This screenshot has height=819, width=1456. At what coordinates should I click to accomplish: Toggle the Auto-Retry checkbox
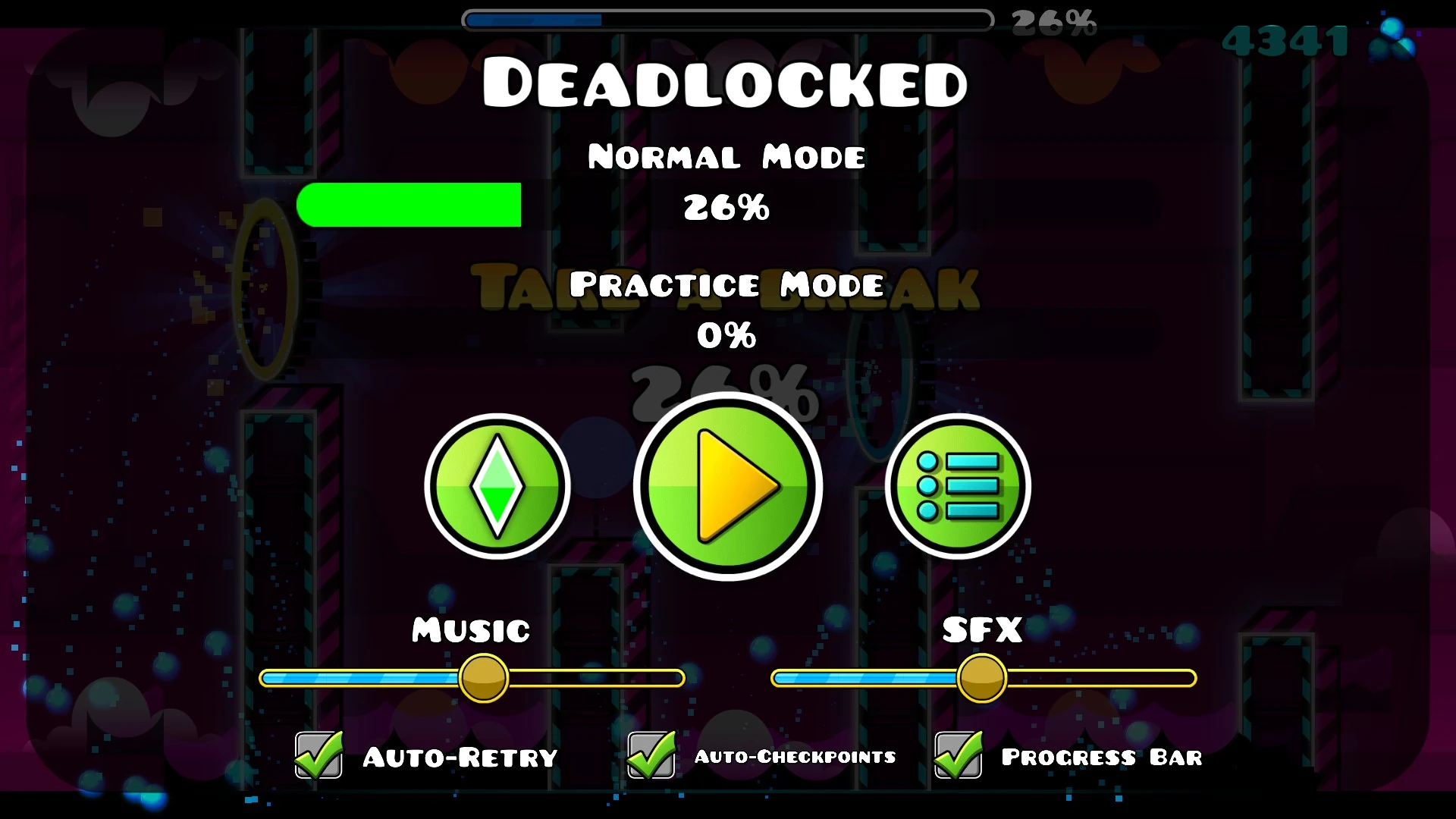click(x=318, y=755)
